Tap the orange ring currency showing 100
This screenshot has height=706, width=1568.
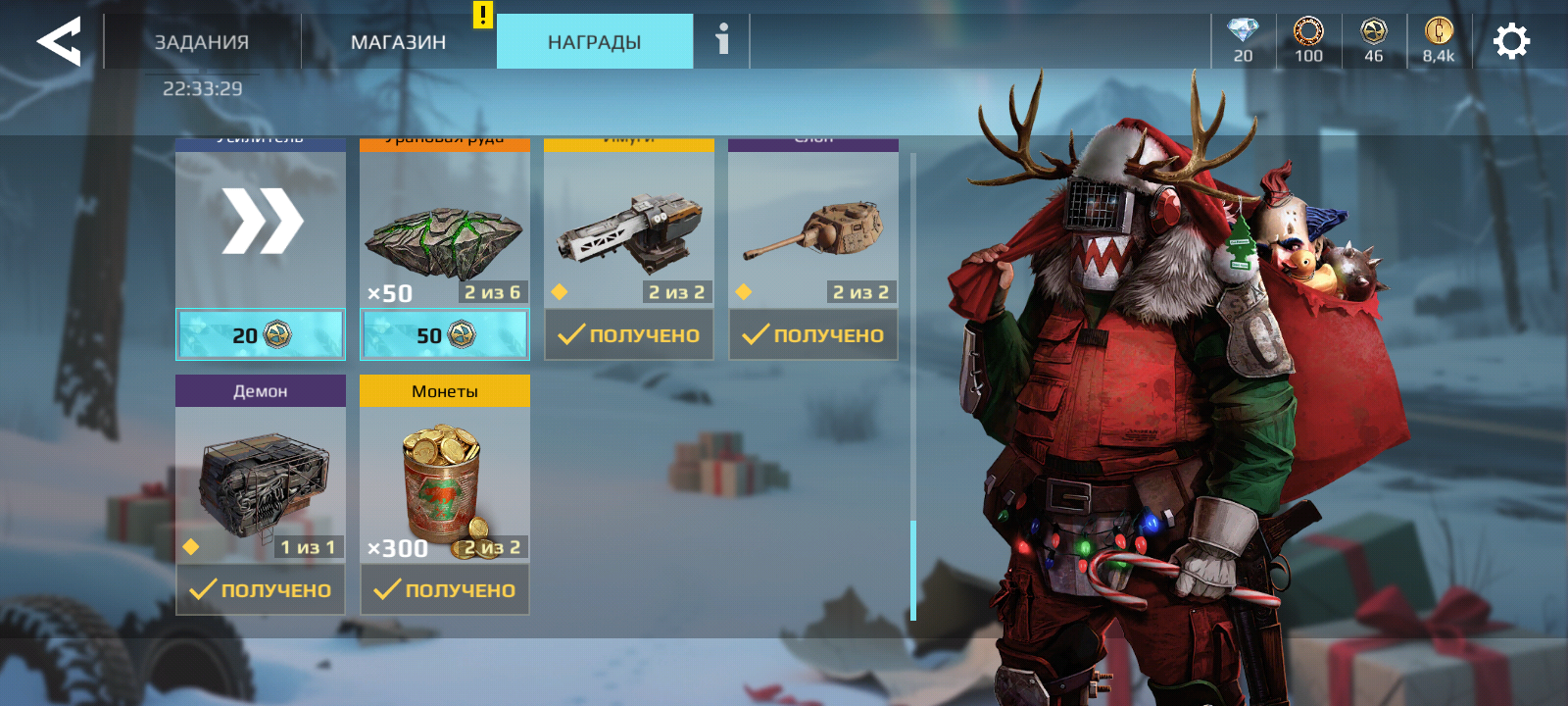pyautogui.click(x=1308, y=40)
